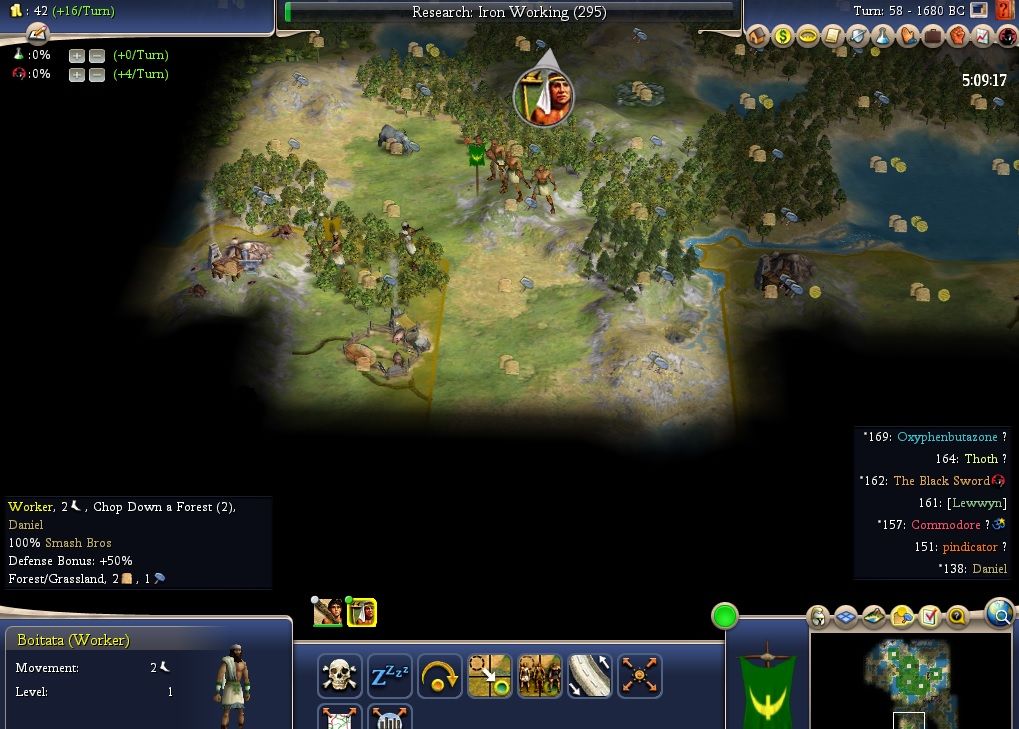This screenshot has height=729, width=1019.
Task: Open the Financial Advisor dollar icon
Action: [783, 37]
